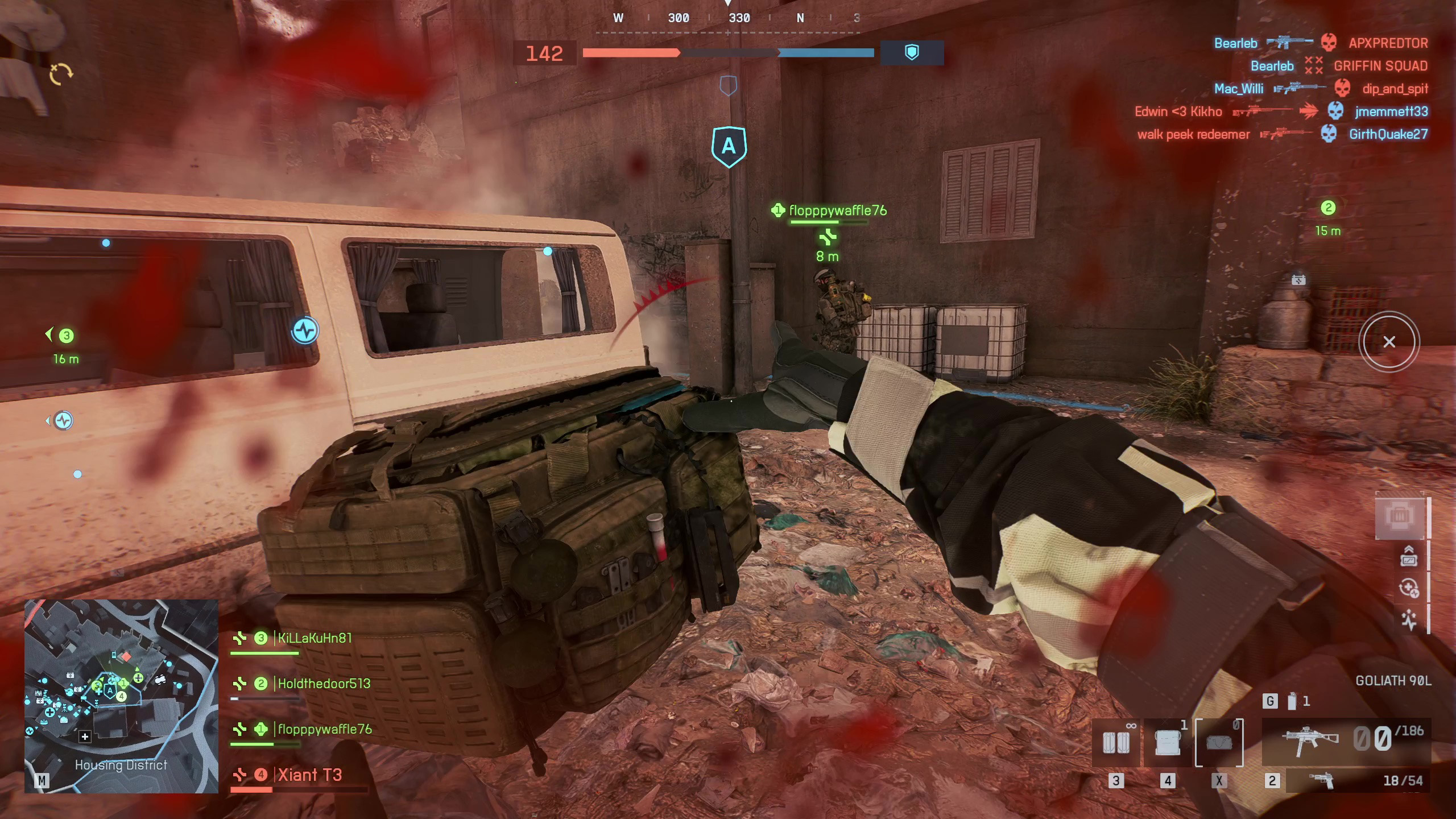Click the squadmate 3 marker at 16 m
Viewport: 1456px width, 819px height.
click(x=67, y=336)
